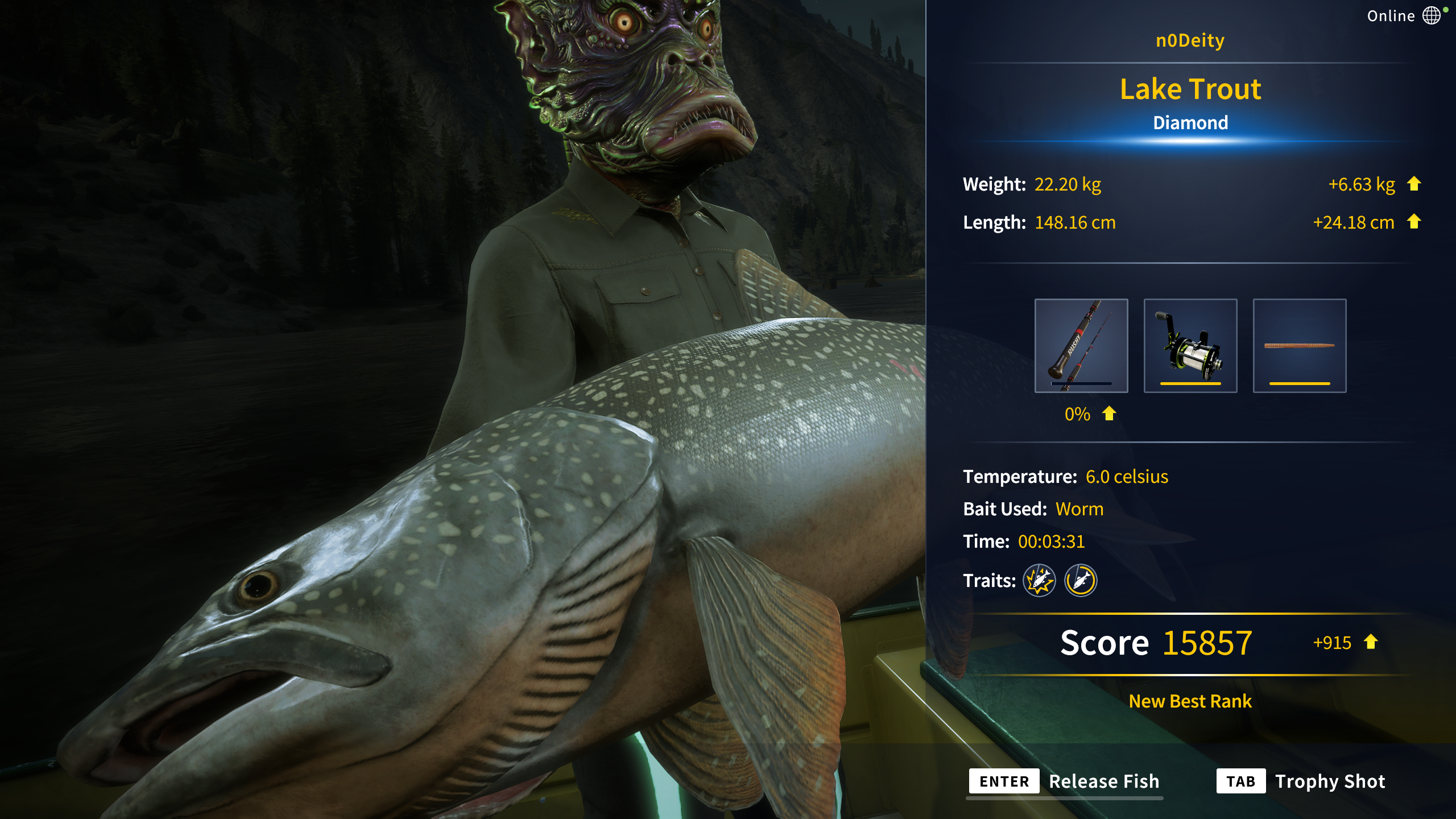
Task: Inspect the second fish trait icon
Action: [x=1080, y=581]
